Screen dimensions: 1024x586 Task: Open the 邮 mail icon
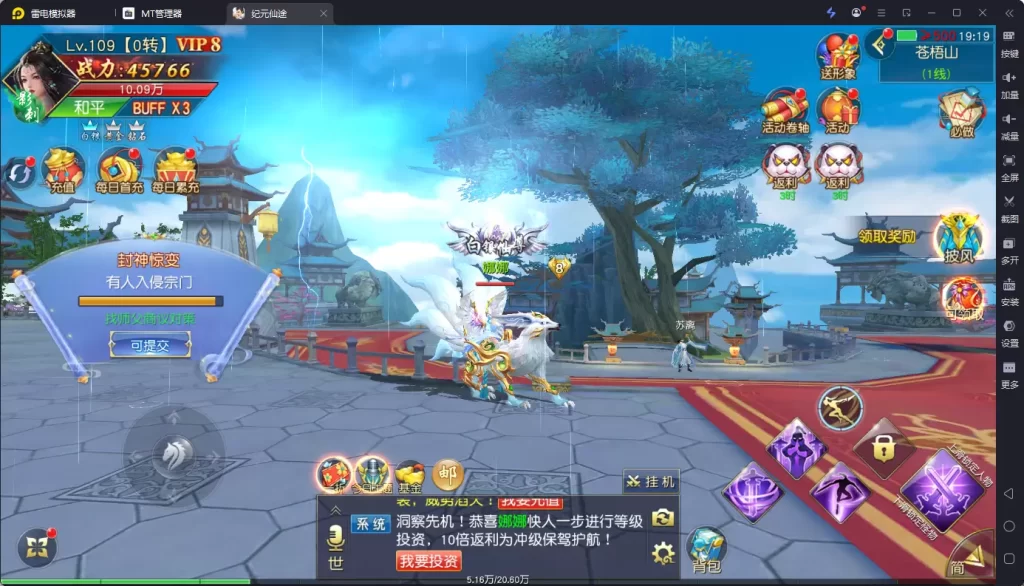click(x=447, y=473)
